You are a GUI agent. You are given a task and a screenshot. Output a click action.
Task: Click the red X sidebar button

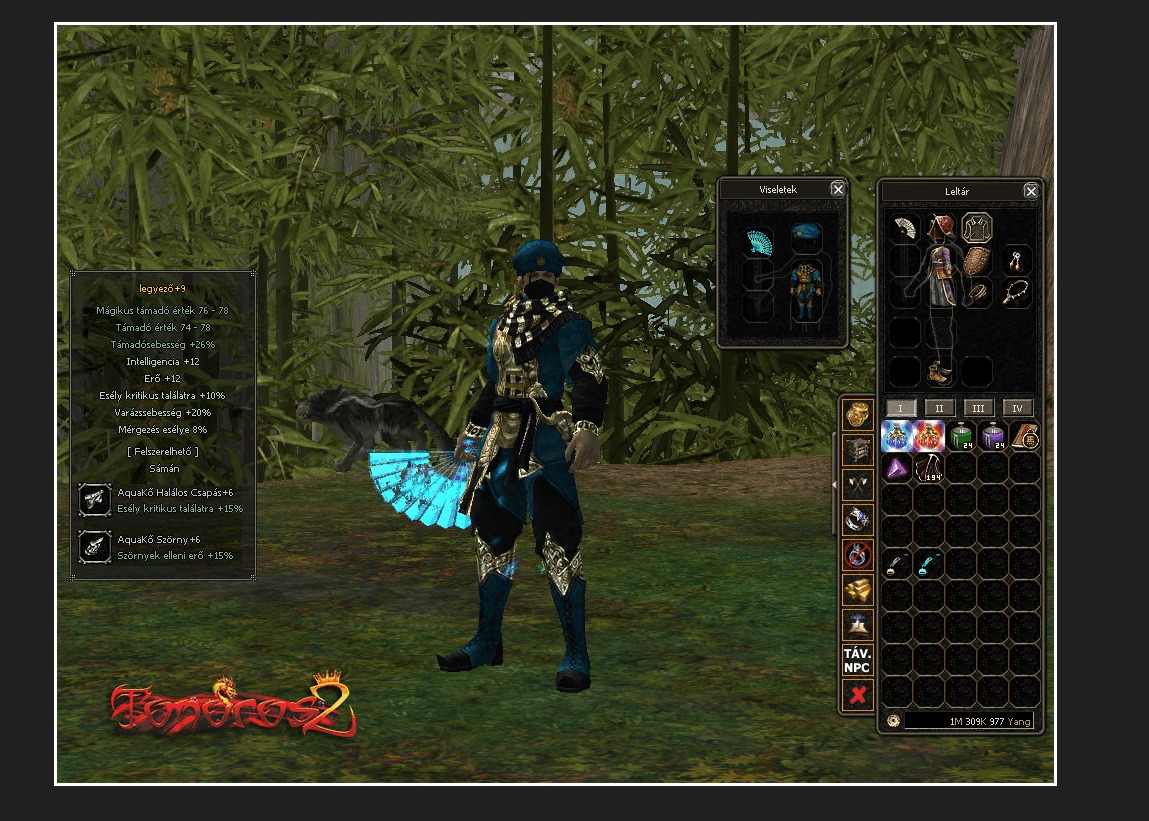tap(857, 695)
